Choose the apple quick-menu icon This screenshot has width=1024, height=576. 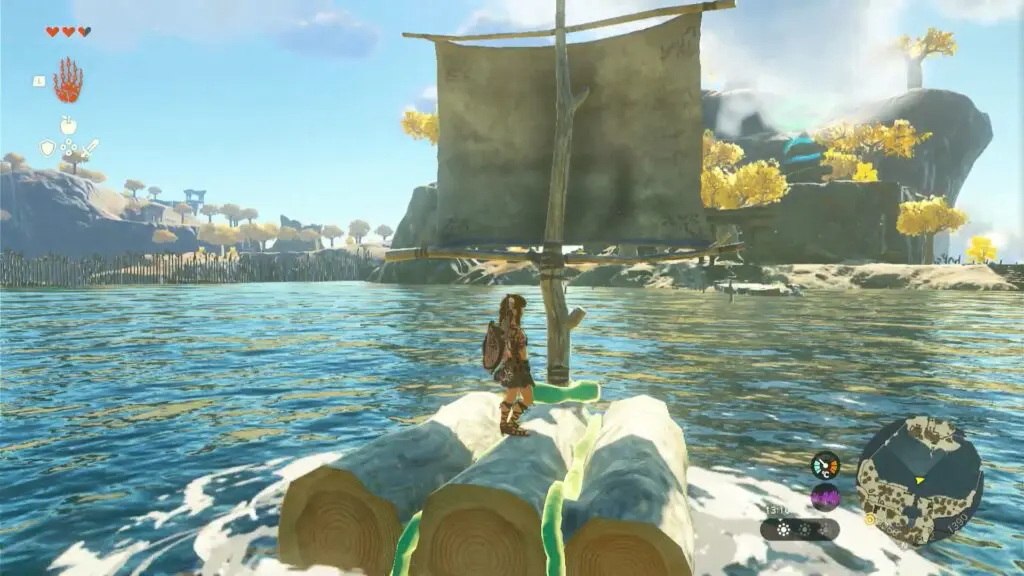(69, 125)
